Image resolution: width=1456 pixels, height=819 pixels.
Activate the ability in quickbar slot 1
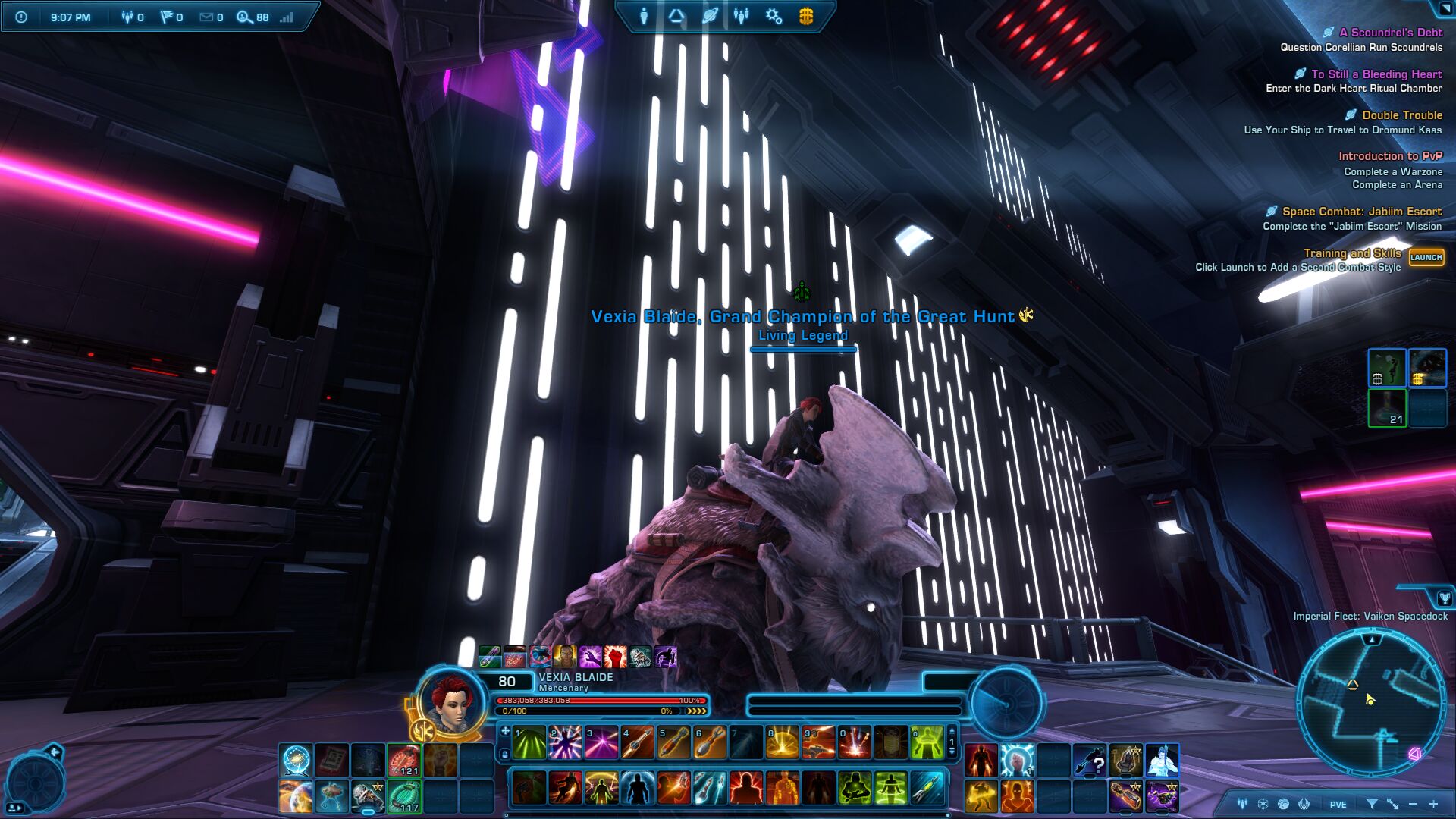tap(529, 742)
